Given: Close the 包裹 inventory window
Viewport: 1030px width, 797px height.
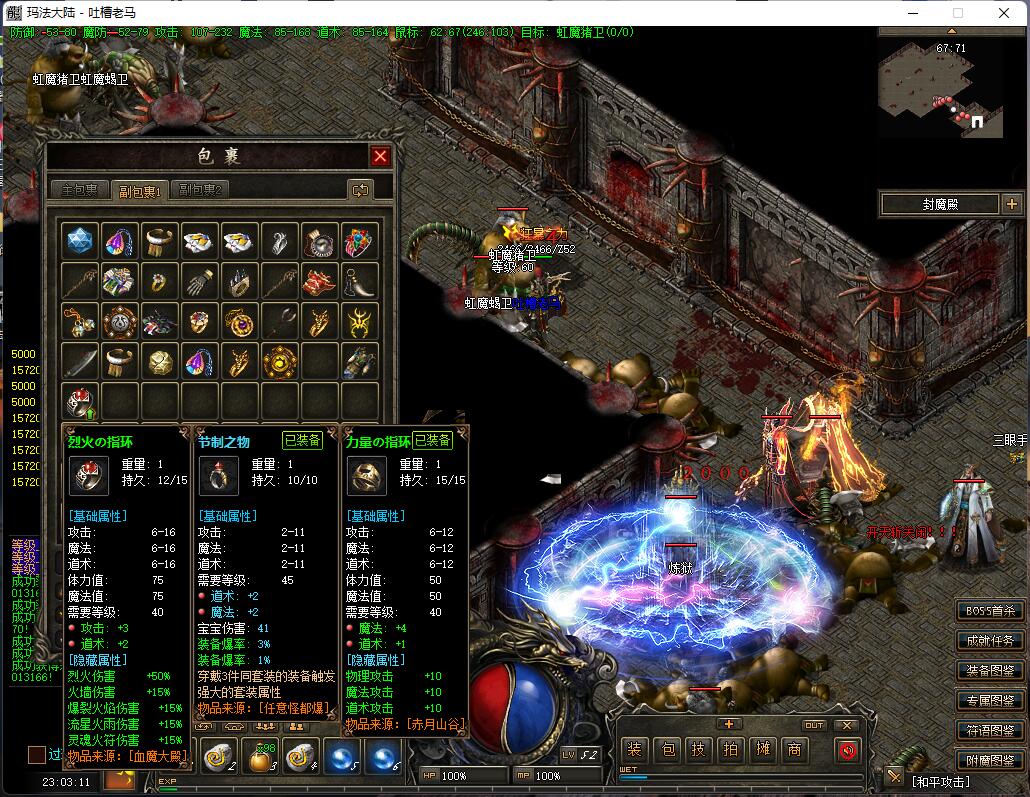Looking at the screenshot, I should 380,156.
